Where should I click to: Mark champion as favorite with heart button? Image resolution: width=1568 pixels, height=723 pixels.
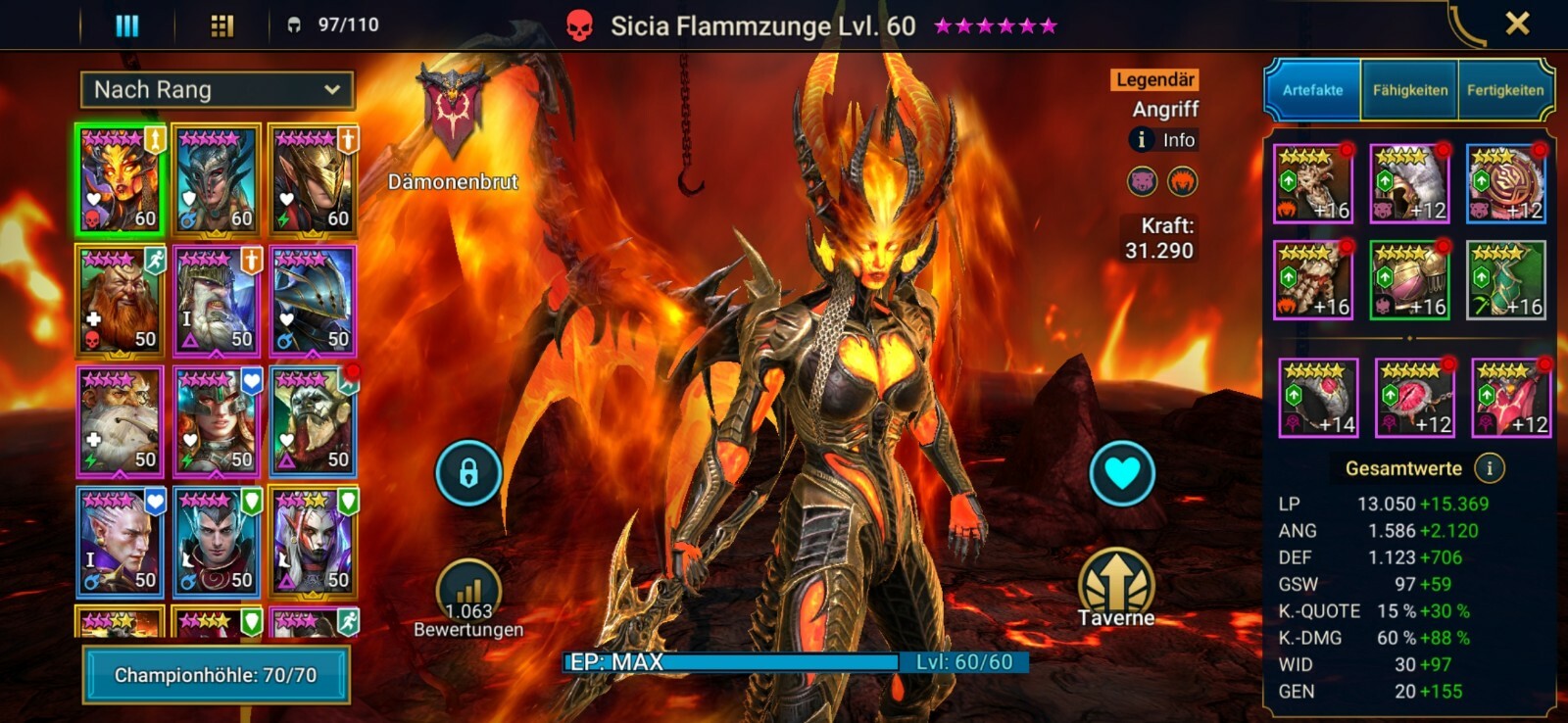pyautogui.click(x=1122, y=473)
